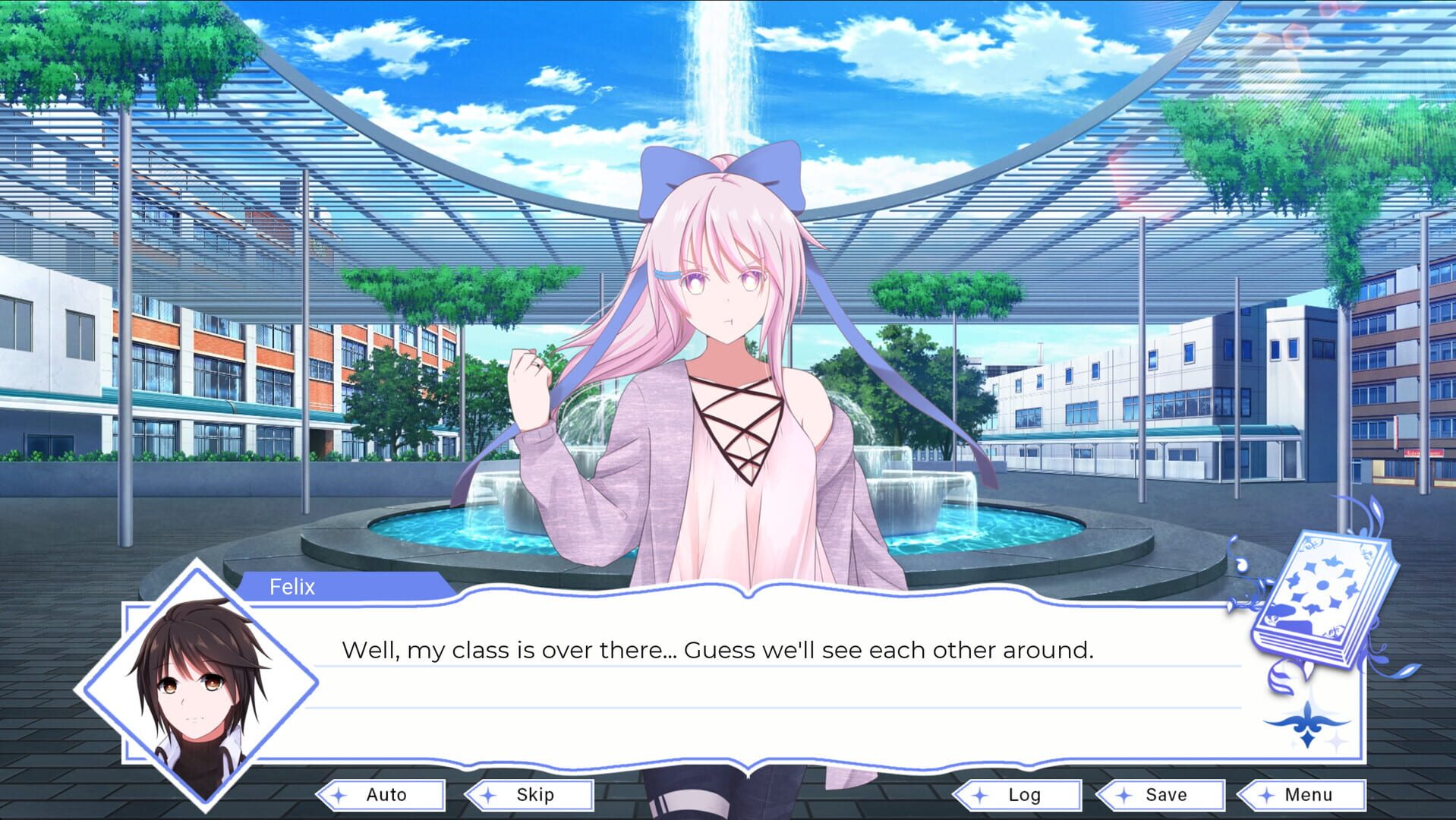Click the sparkle icon on the Log button
The height and width of the screenshot is (820, 1456).
pos(979,795)
